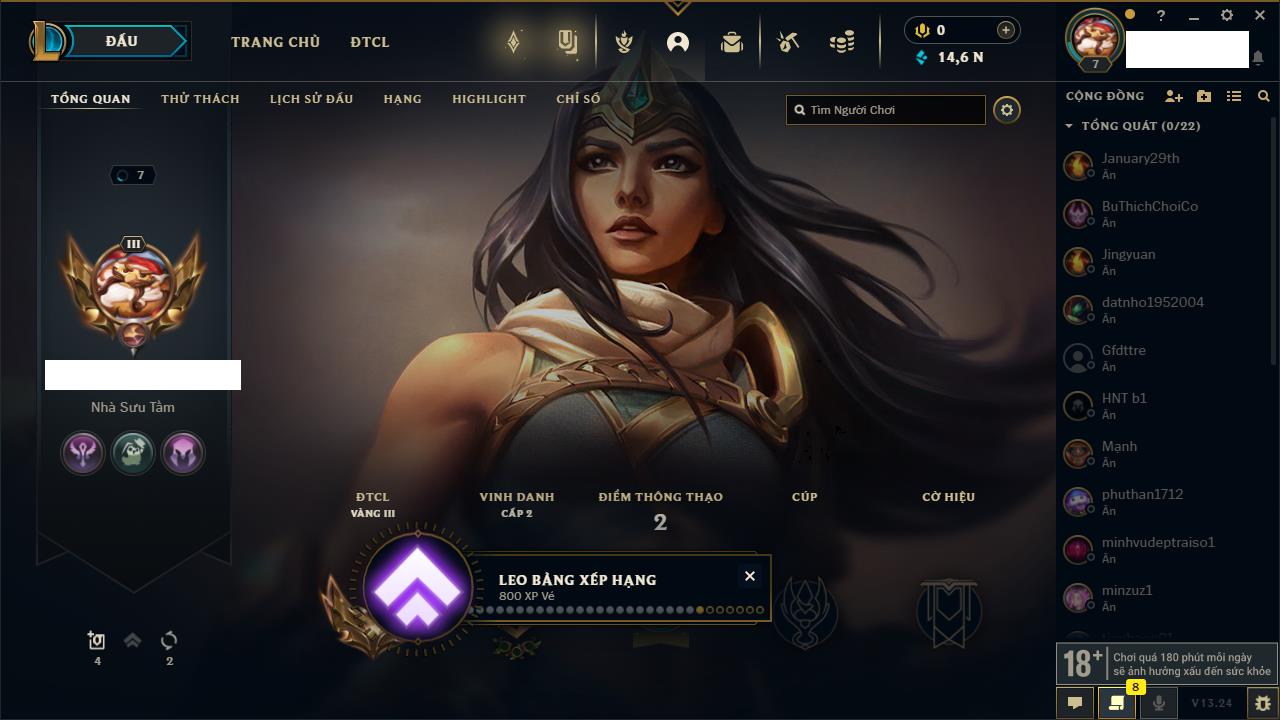Select friend January29th in the list
This screenshot has height=720, width=1280.
click(1140, 165)
